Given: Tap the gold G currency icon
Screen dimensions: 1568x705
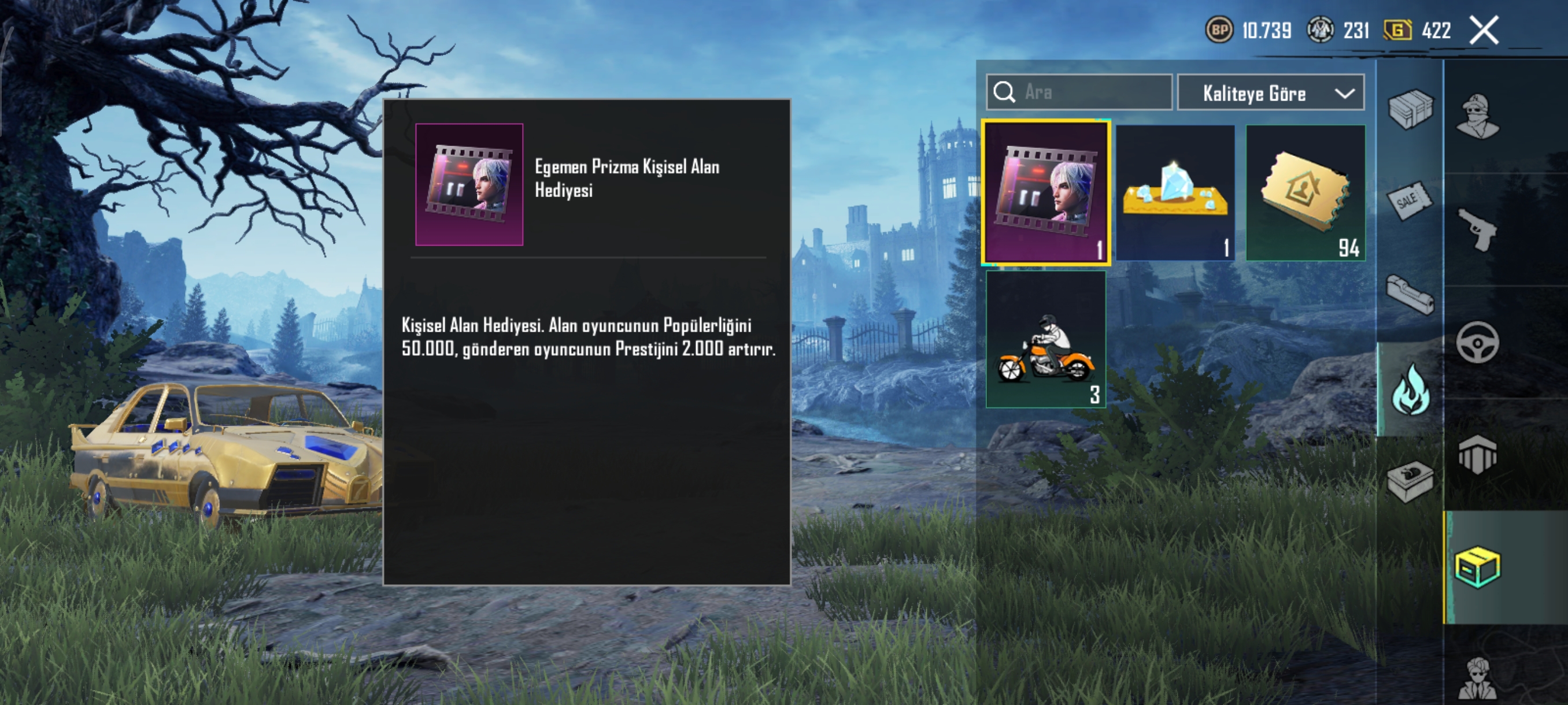Looking at the screenshot, I should pos(1397,30).
